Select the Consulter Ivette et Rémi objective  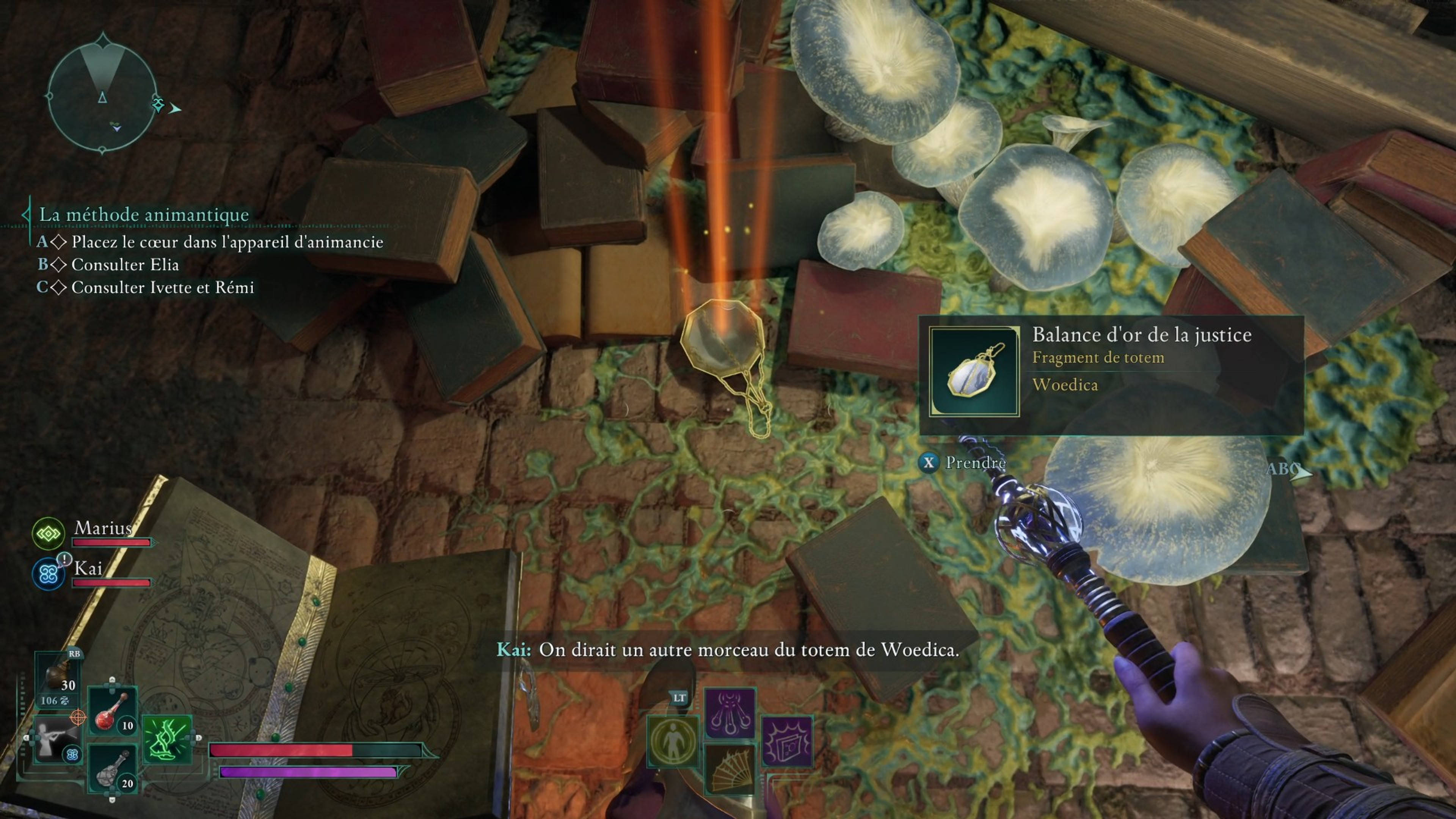pos(162,288)
